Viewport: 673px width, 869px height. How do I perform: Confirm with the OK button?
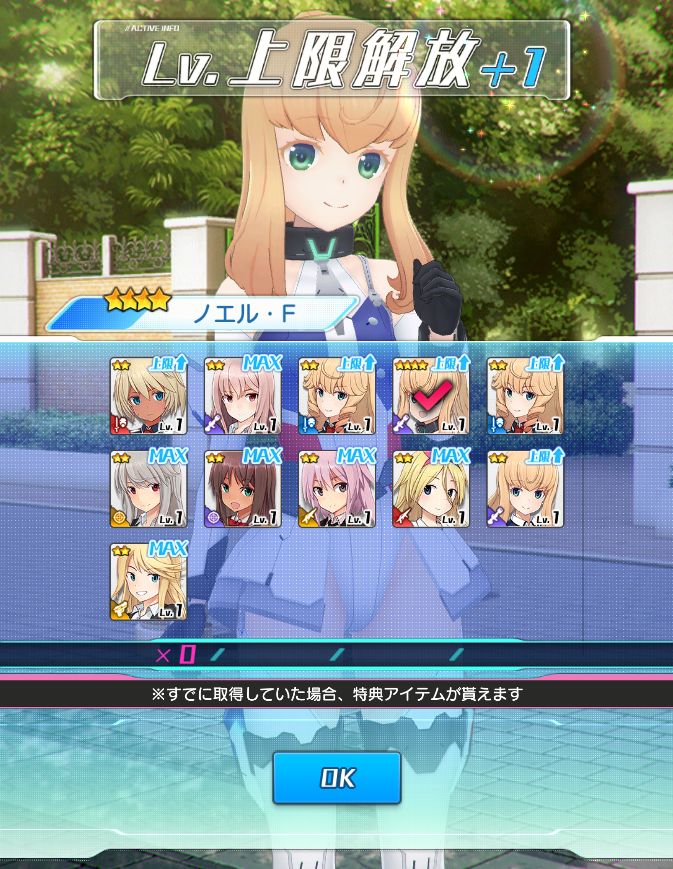tap(337, 778)
